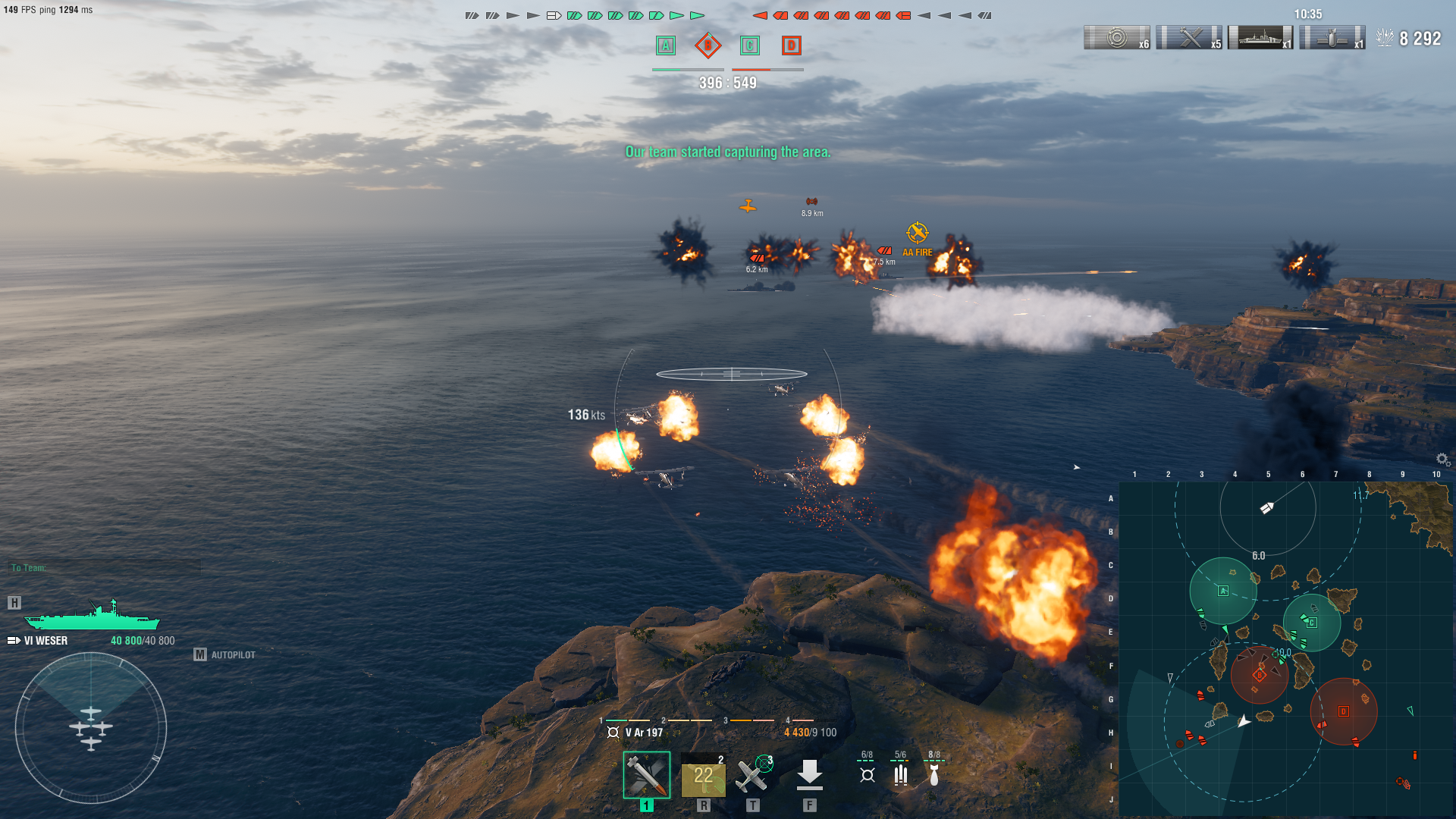Open minimap settings gear
The height and width of the screenshot is (819, 1456).
[x=1442, y=460]
